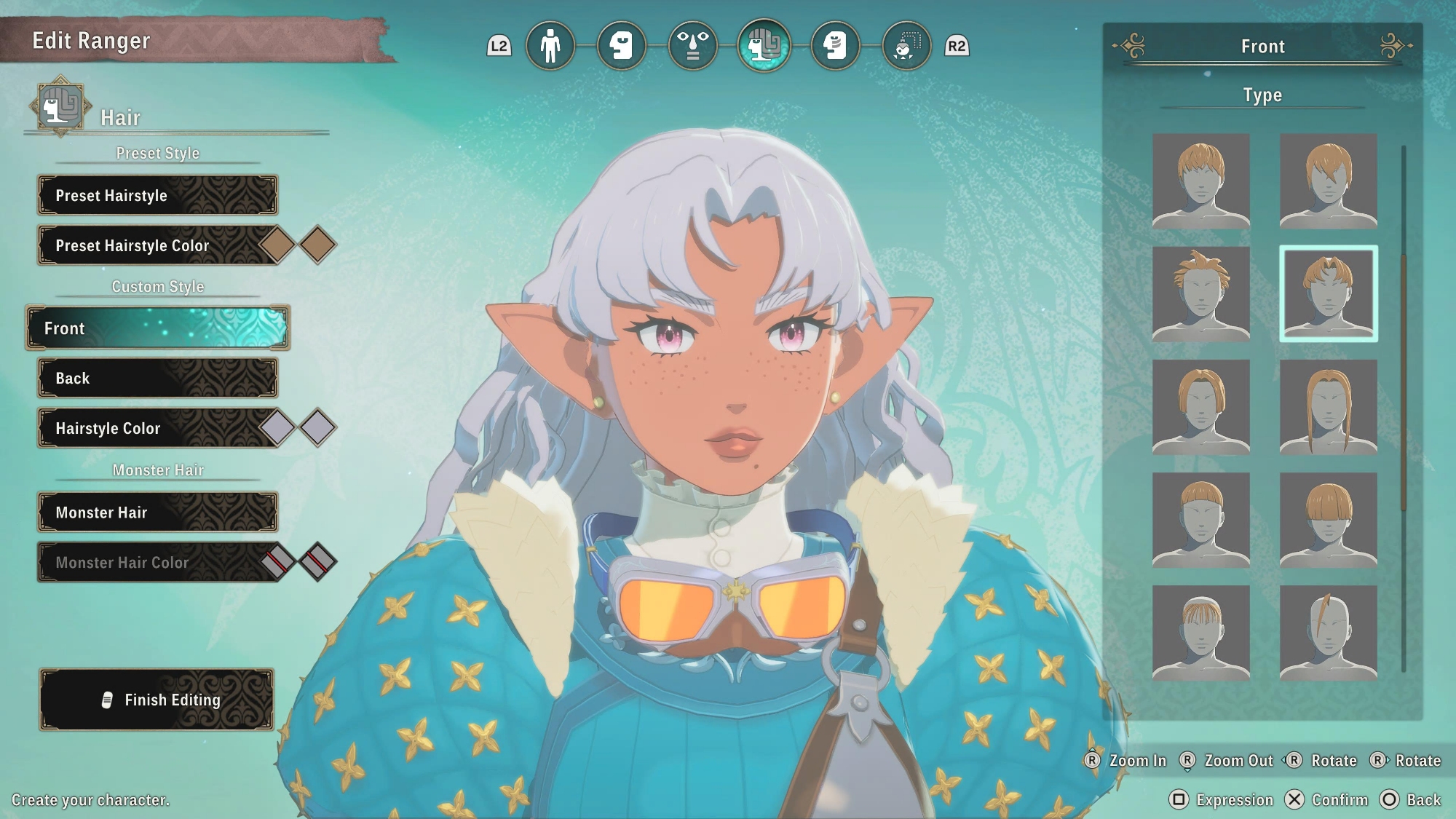Choose the highlighted center-parted front hair thumbnail
This screenshot has width=1456, height=819.
coord(1328,293)
